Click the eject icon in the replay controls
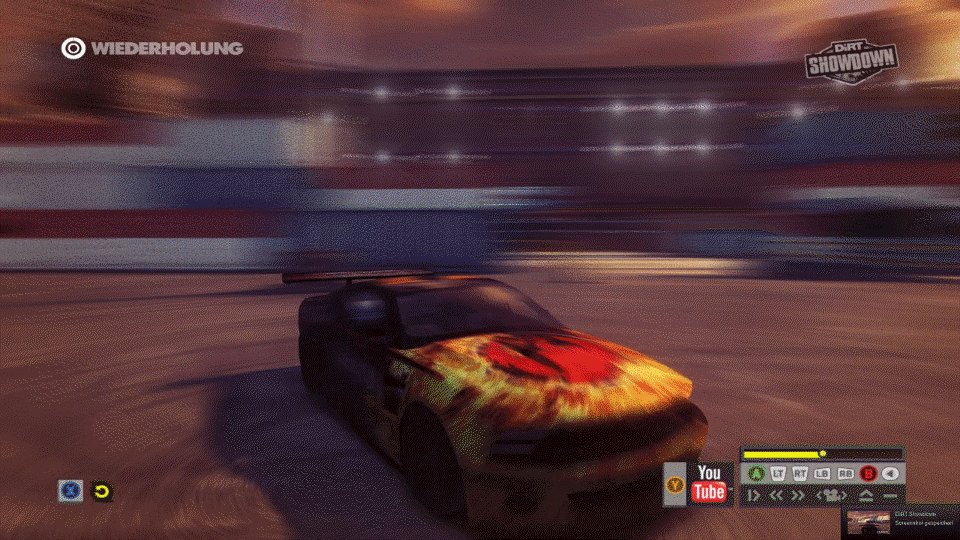The image size is (960, 540). click(x=866, y=495)
